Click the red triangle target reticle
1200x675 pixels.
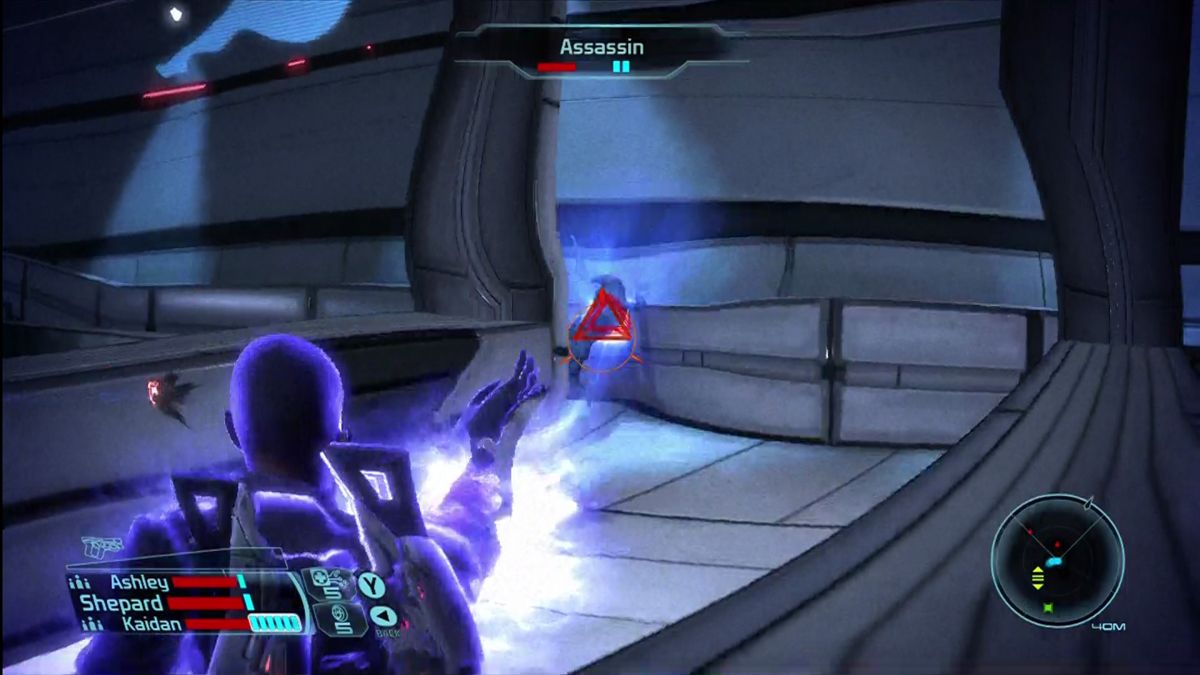(600, 325)
